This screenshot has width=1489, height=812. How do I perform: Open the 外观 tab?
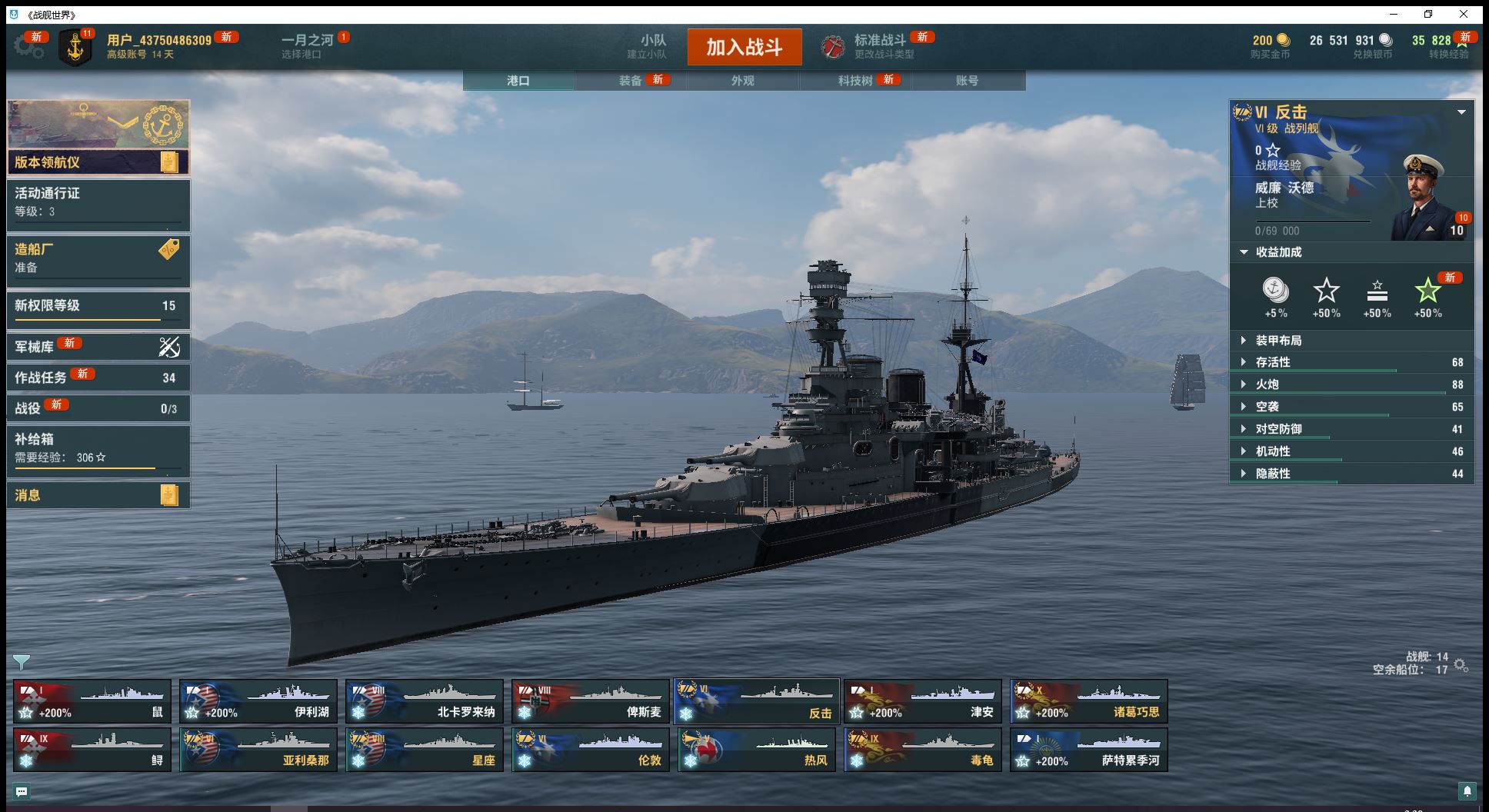[742, 81]
